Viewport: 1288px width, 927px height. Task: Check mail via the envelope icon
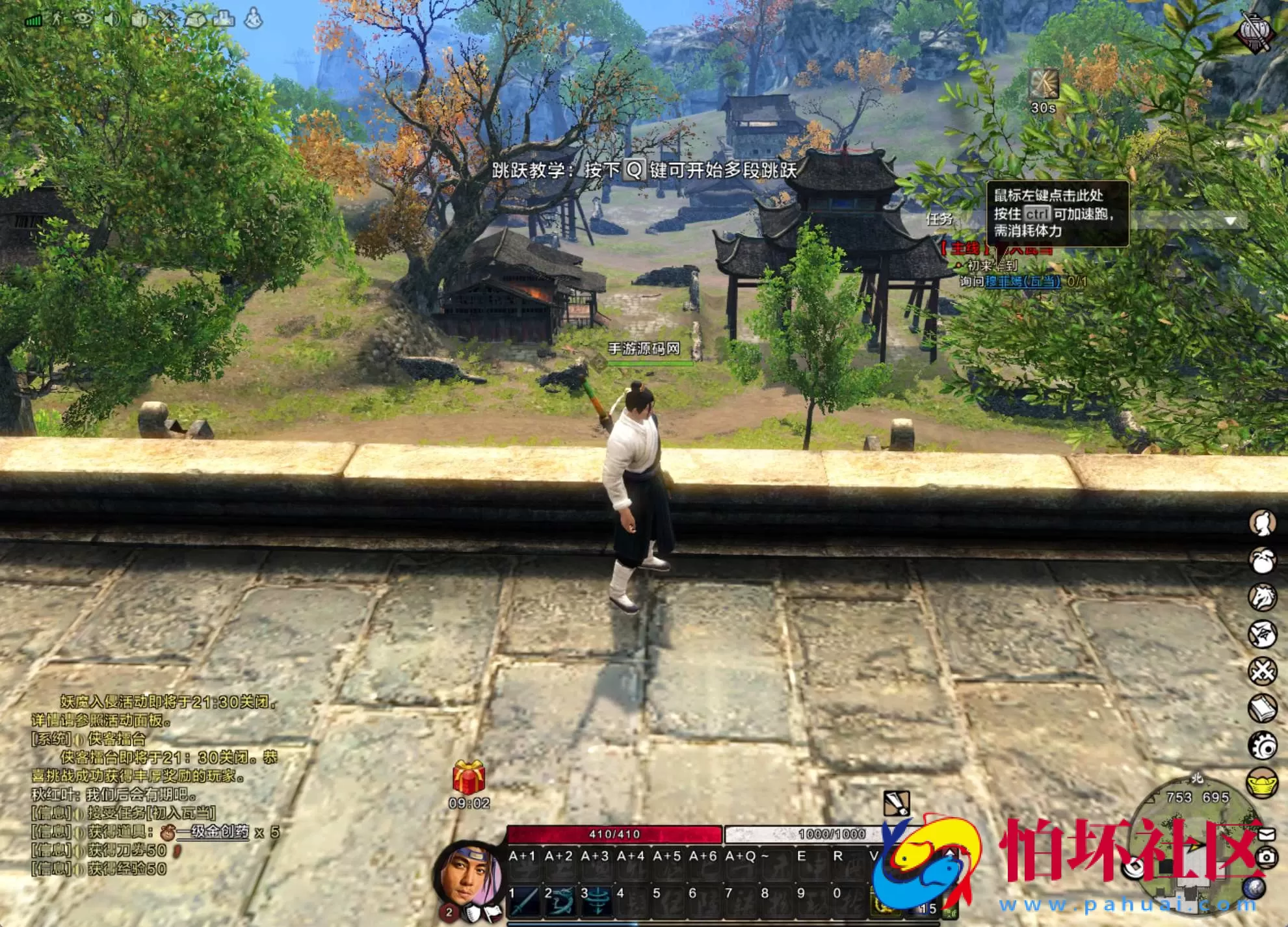coord(1267,833)
